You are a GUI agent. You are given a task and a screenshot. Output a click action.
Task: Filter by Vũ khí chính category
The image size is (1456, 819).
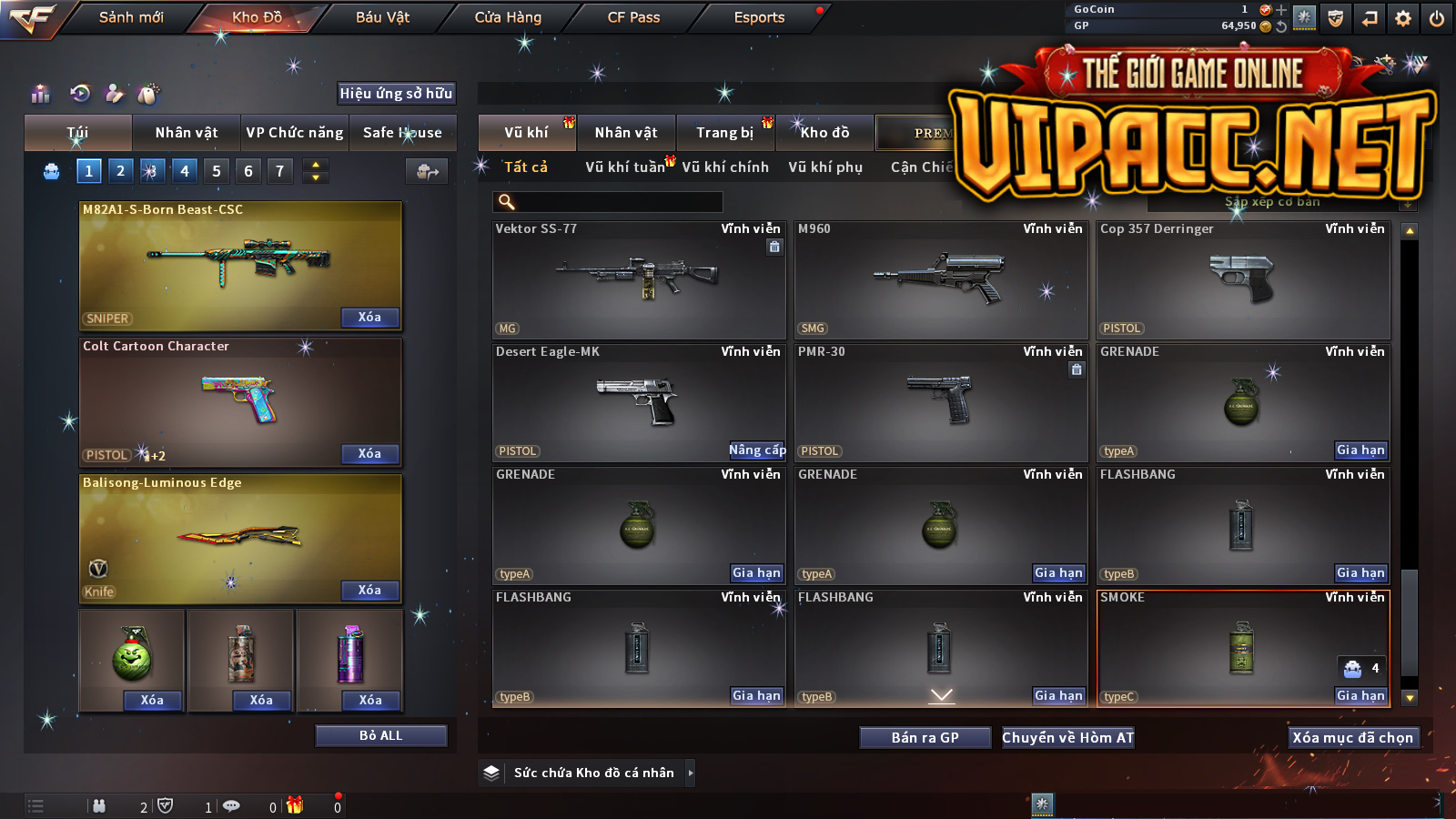(725, 167)
